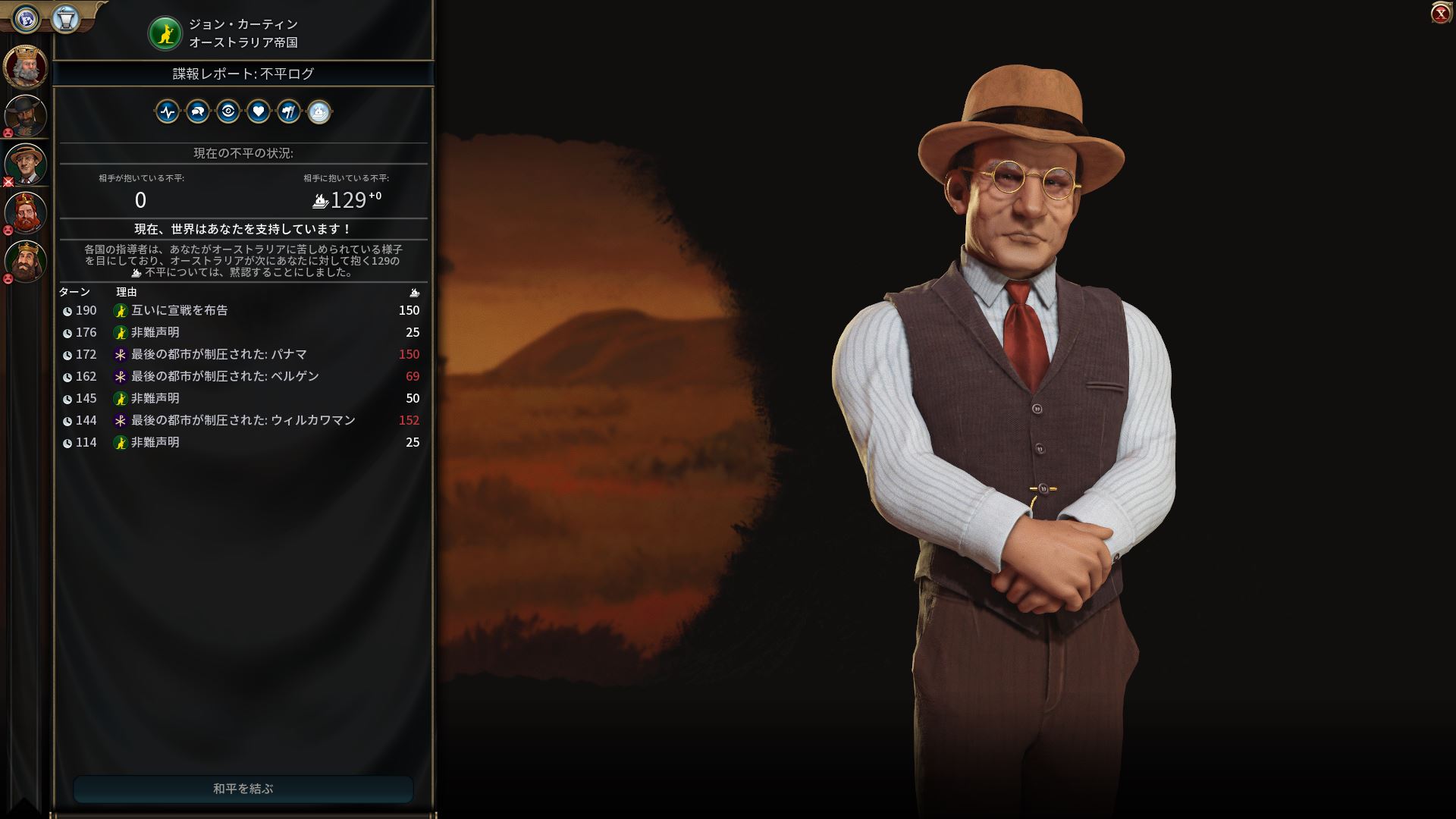Switch to the pulse-line overview tab
The height and width of the screenshot is (819, 1456).
click(x=168, y=112)
